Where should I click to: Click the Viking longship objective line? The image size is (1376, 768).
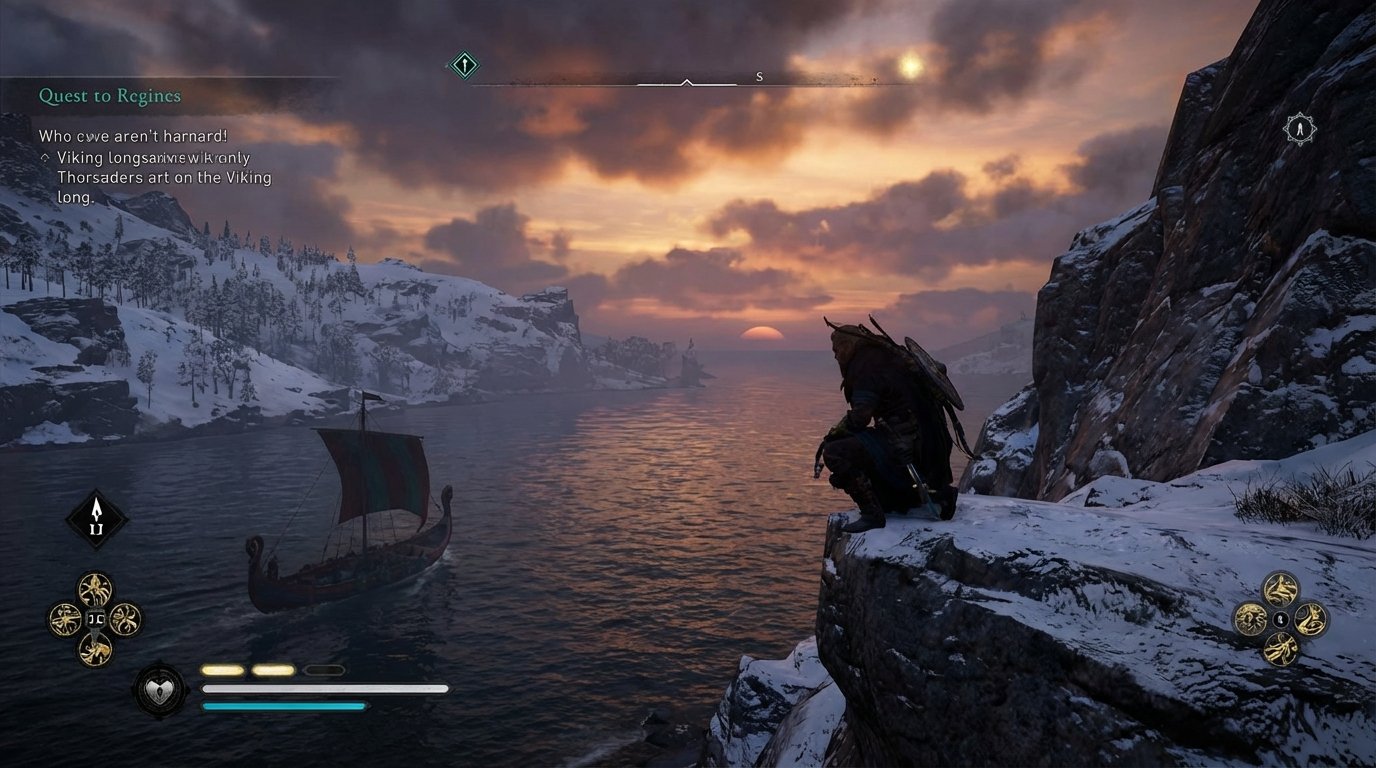[x=150, y=158]
